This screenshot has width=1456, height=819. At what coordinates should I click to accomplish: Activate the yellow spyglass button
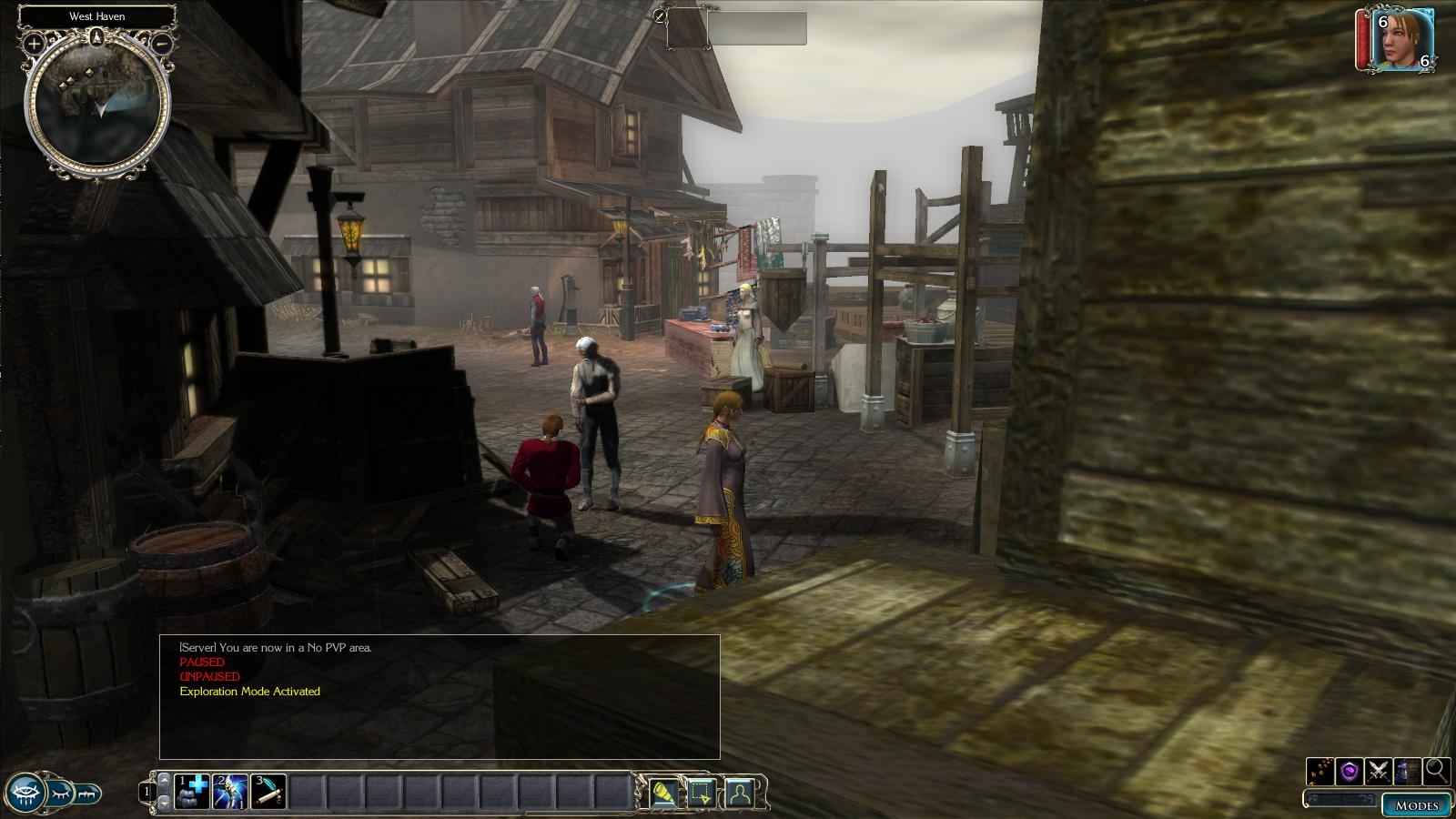pyautogui.click(x=663, y=794)
